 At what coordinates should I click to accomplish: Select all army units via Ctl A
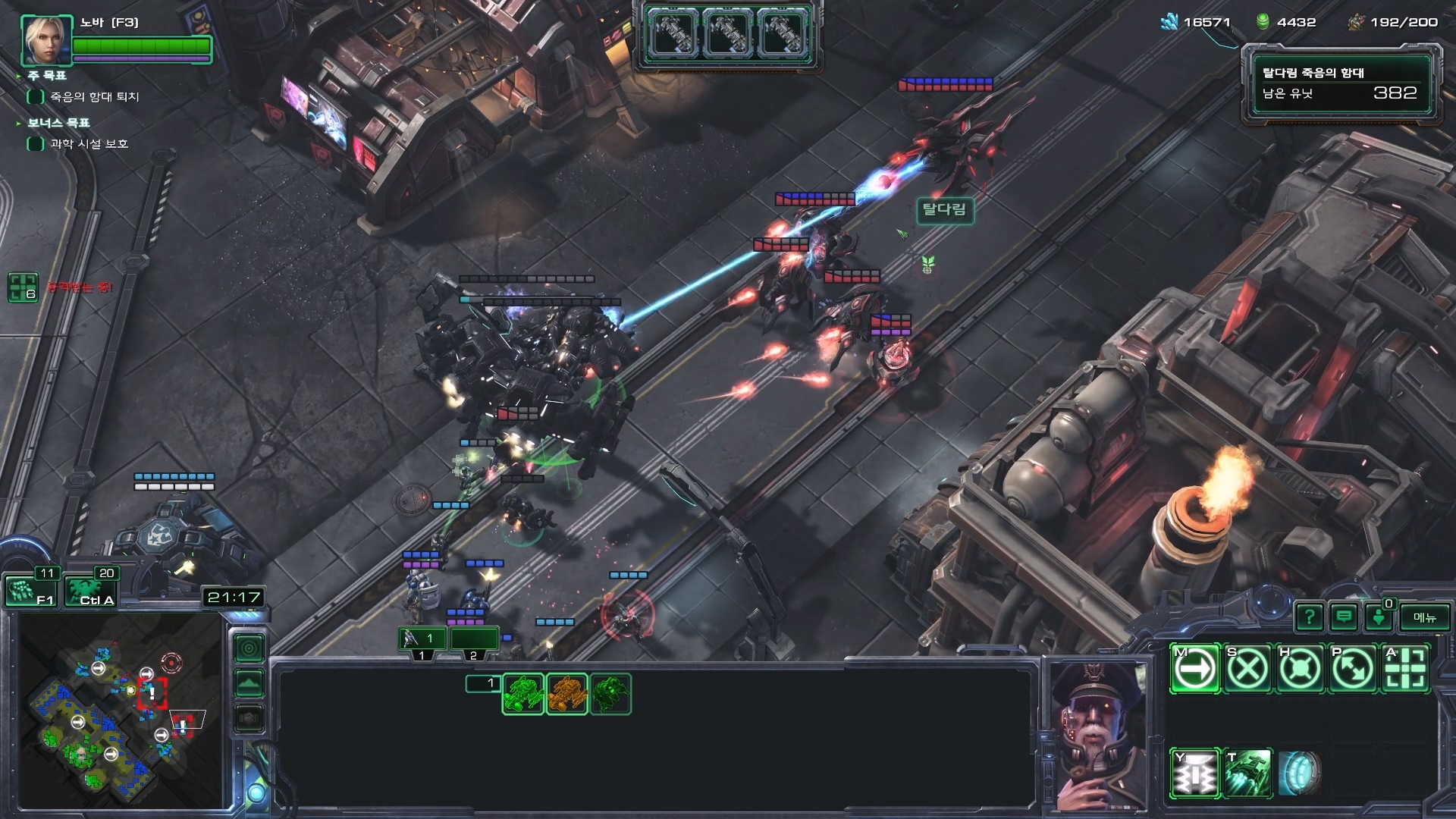pyautogui.click(x=91, y=591)
